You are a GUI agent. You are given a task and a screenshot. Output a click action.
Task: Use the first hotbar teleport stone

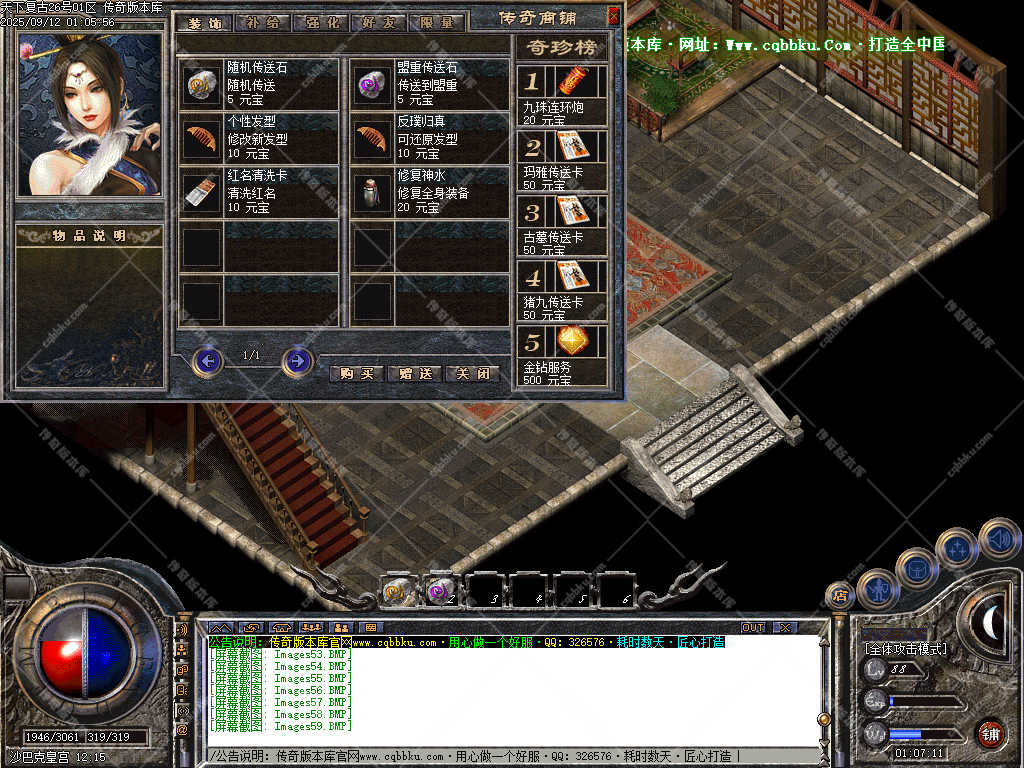(398, 592)
